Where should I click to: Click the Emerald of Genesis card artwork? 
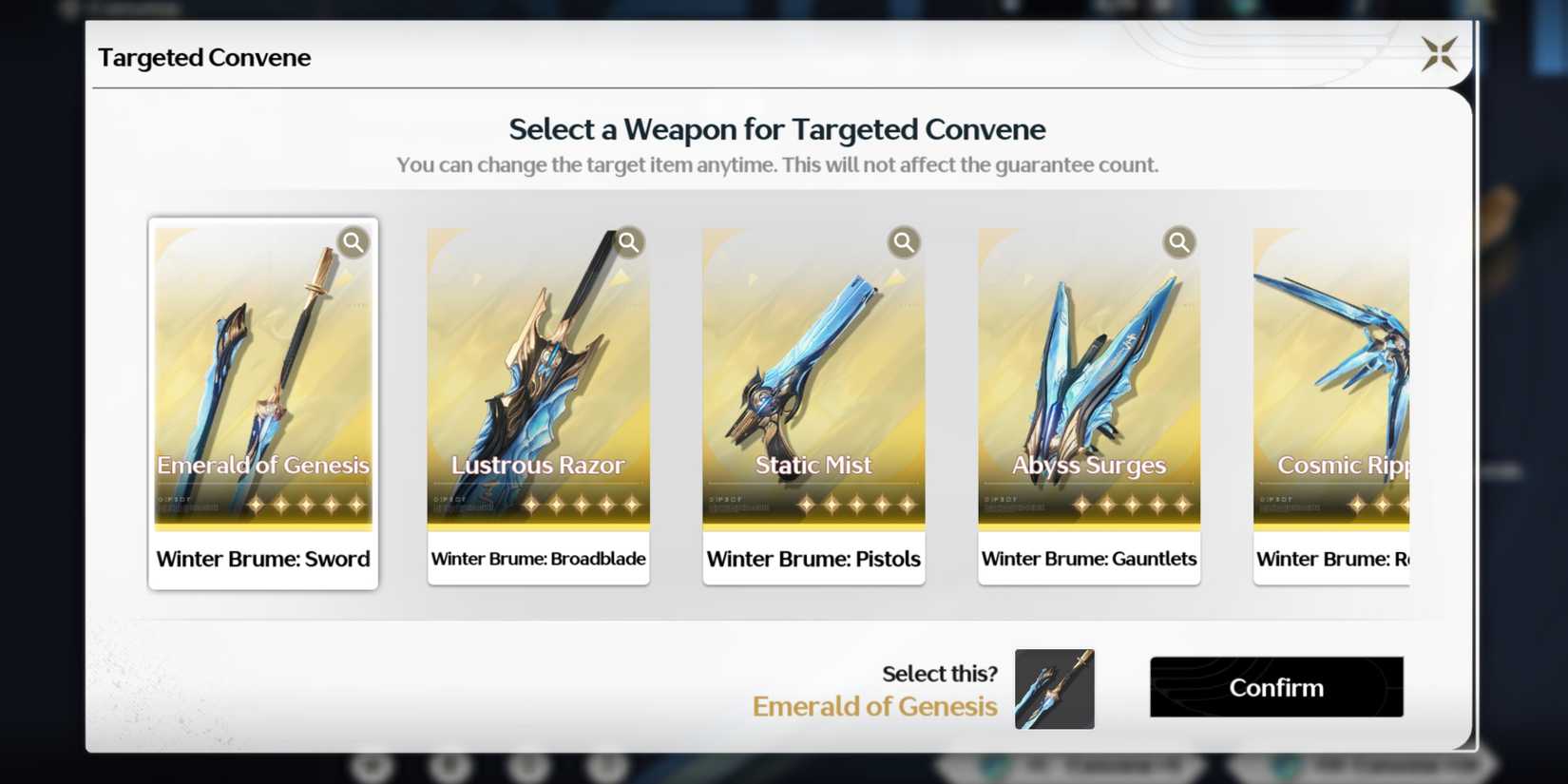(263, 361)
